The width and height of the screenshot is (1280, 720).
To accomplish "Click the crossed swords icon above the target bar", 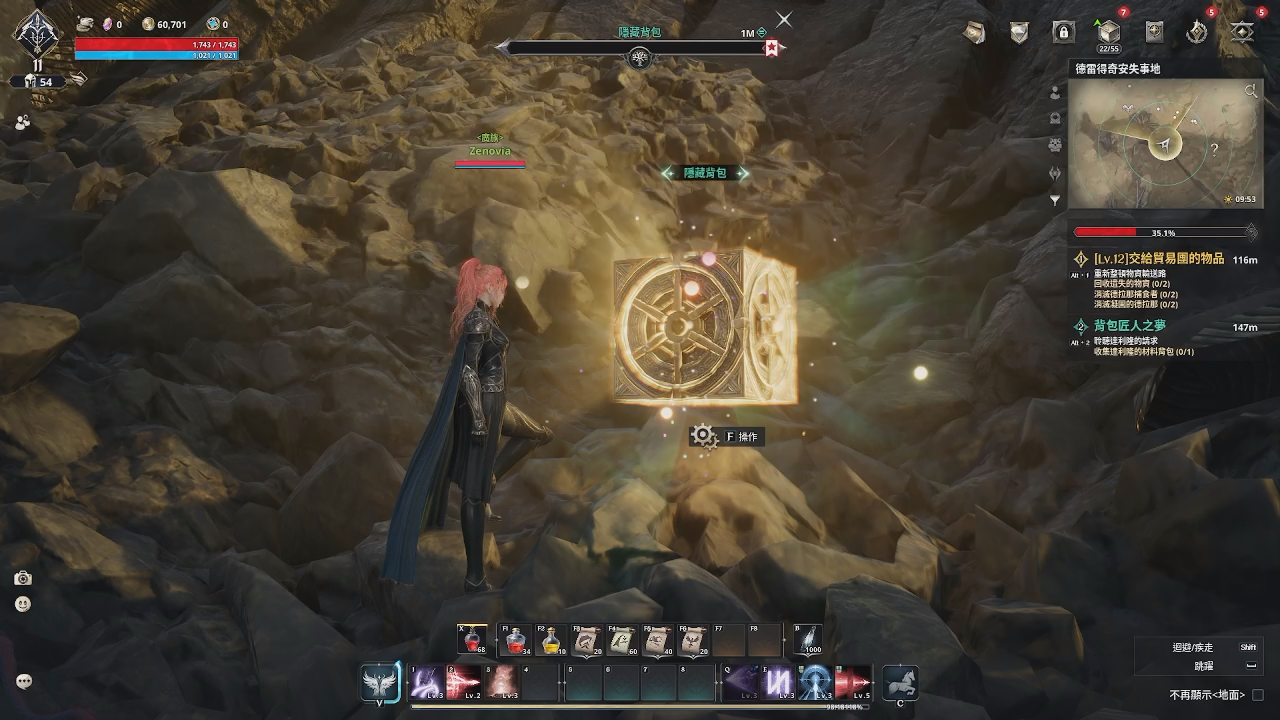I will 784,19.
